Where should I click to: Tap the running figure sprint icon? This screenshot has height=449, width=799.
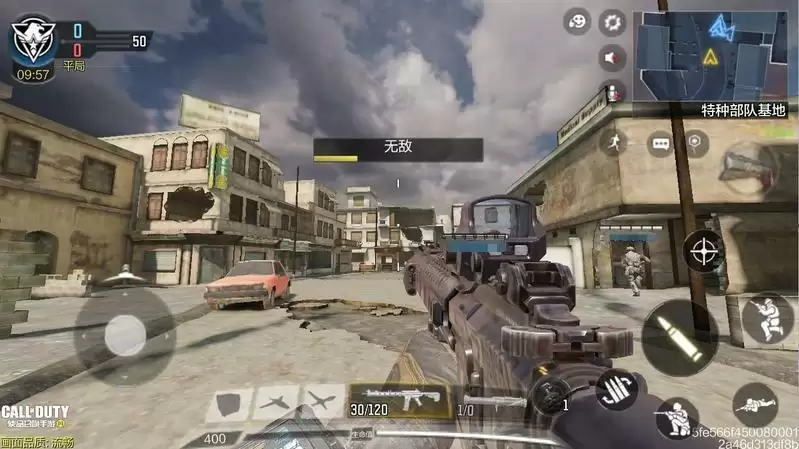(x=612, y=142)
